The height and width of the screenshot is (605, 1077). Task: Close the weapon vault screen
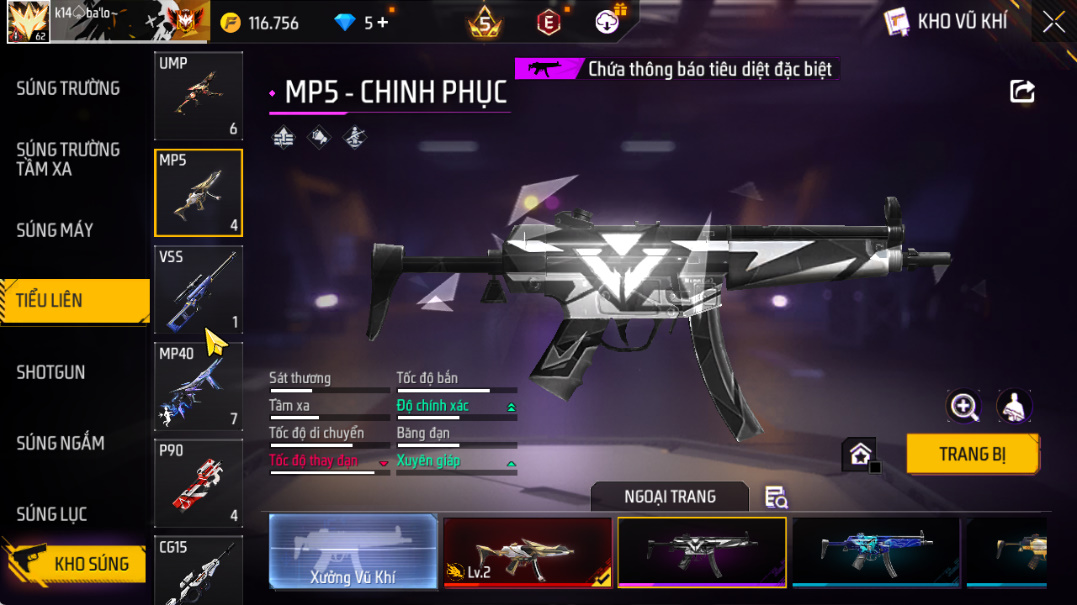point(1053,22)
